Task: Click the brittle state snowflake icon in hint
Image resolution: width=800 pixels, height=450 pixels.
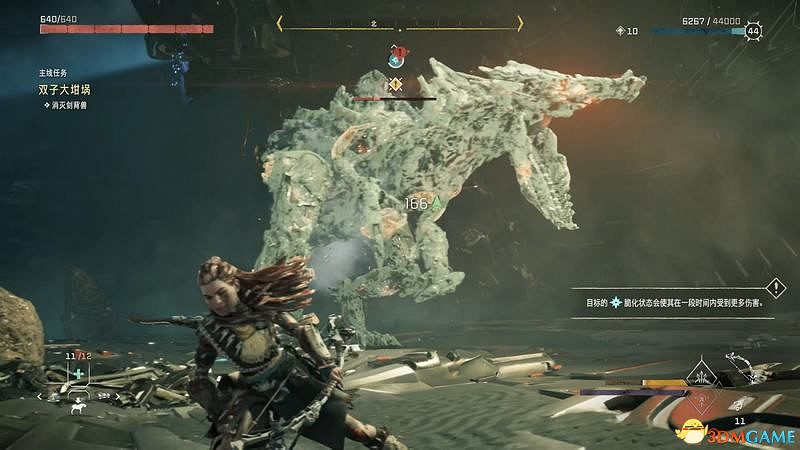Action: tap(617, 301)
